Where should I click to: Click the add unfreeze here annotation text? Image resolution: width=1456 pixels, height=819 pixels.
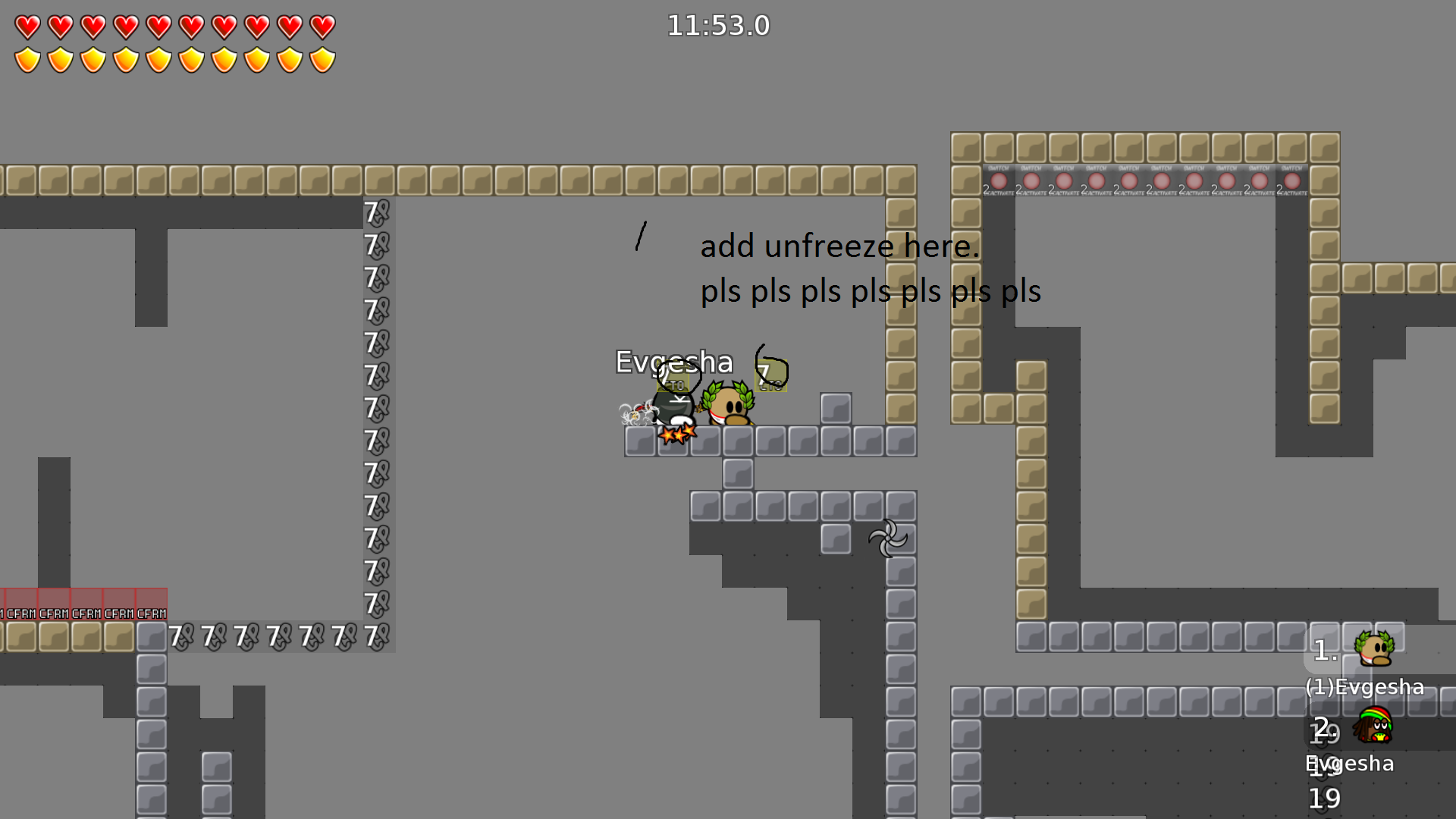(839, 246)
